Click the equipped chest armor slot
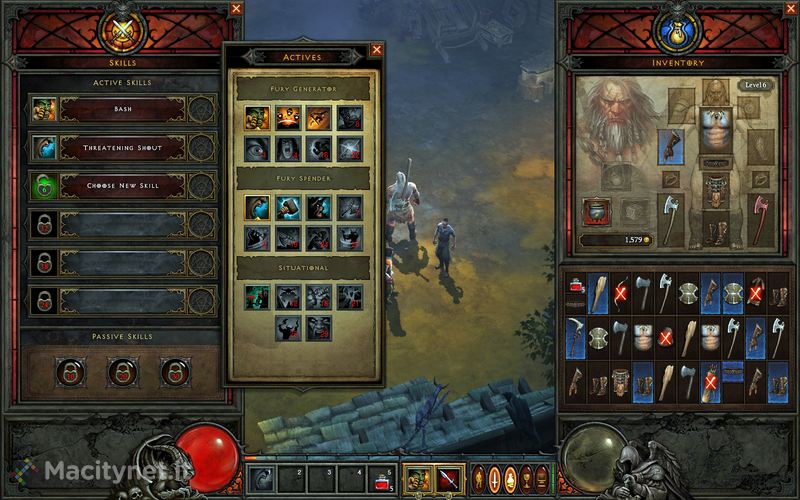 714,132
